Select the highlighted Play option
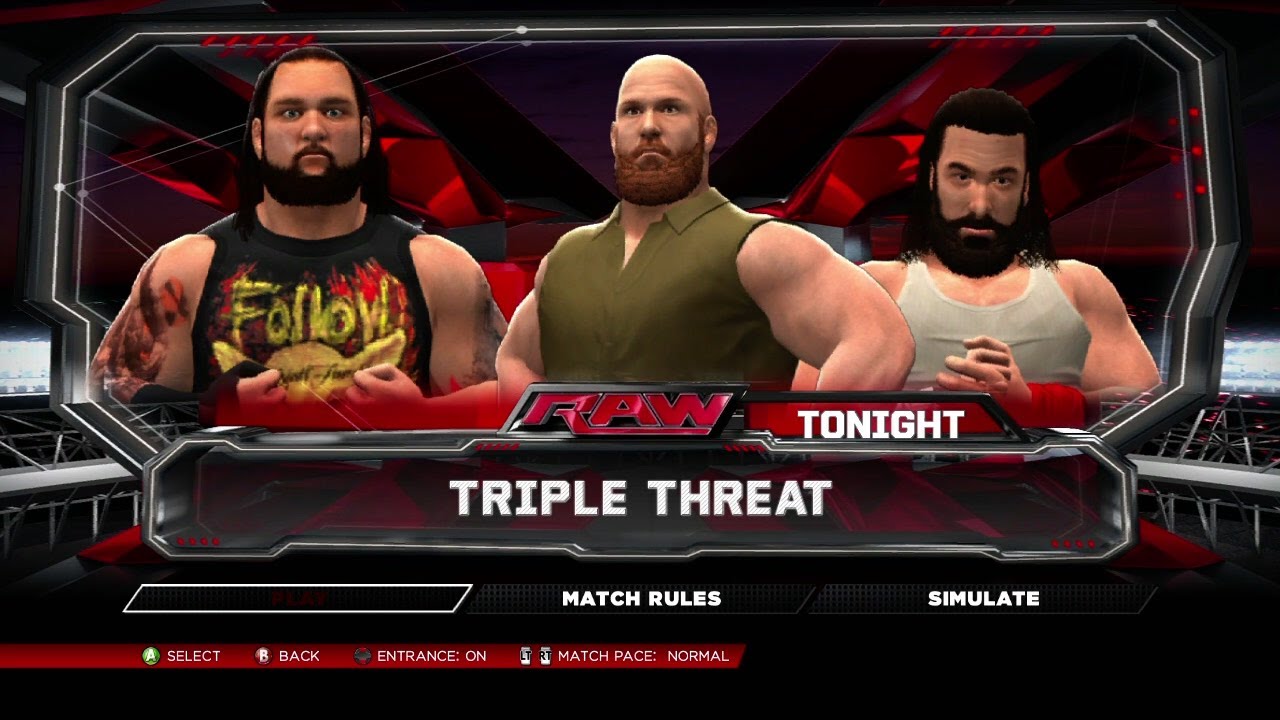1280x720 pixels. click(x=298, y=598)
